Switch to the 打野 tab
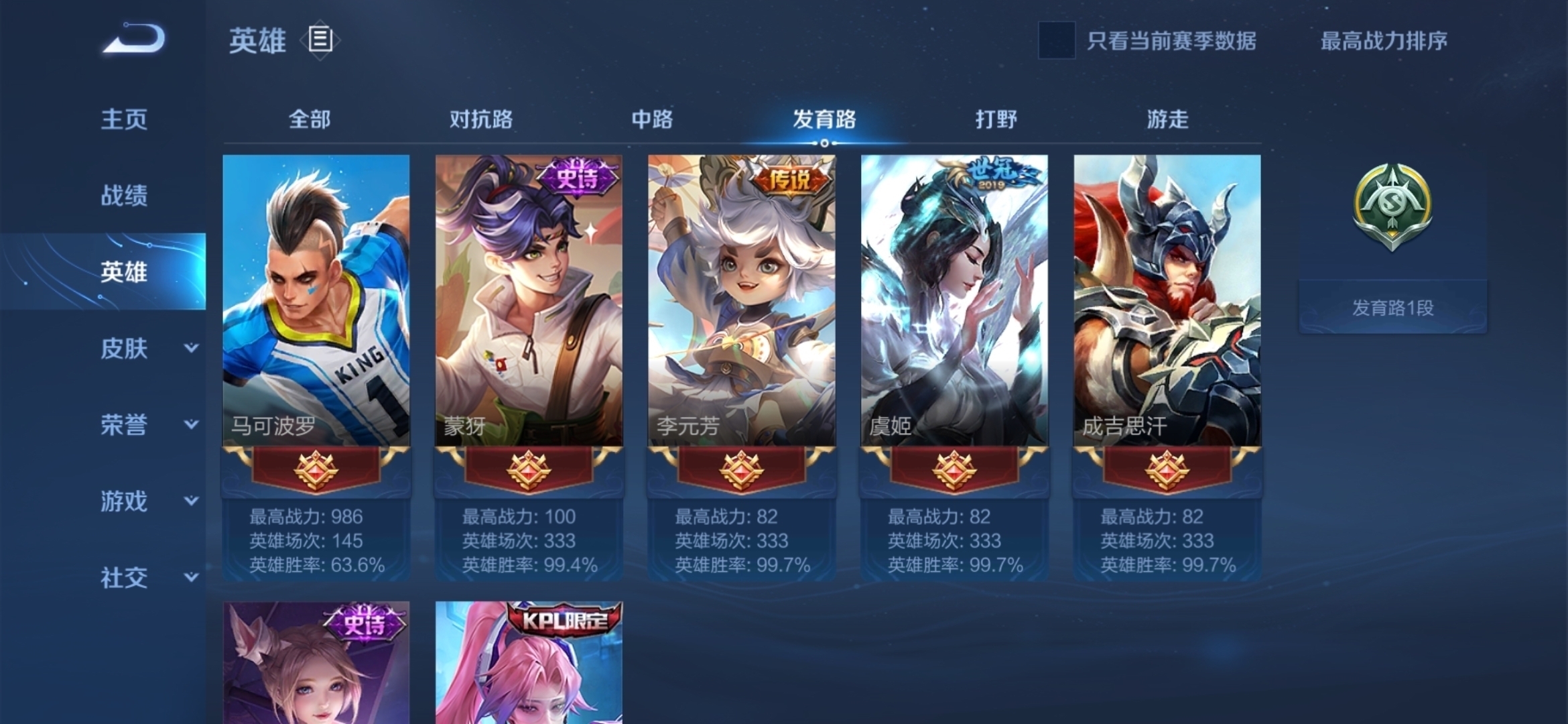1568x724 pixels. [x=994, y=119]
